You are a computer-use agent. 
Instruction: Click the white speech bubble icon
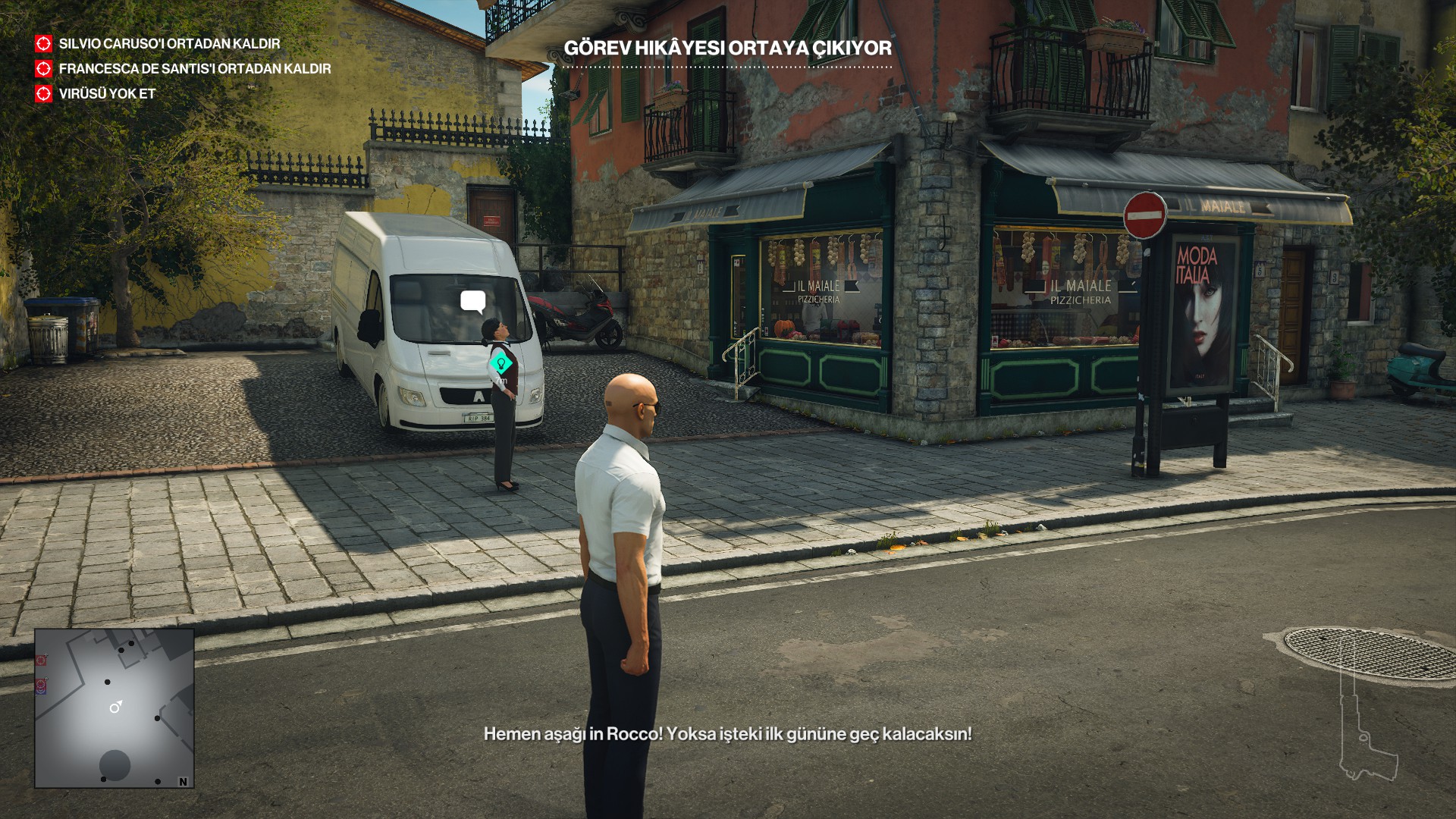(473, 302)
